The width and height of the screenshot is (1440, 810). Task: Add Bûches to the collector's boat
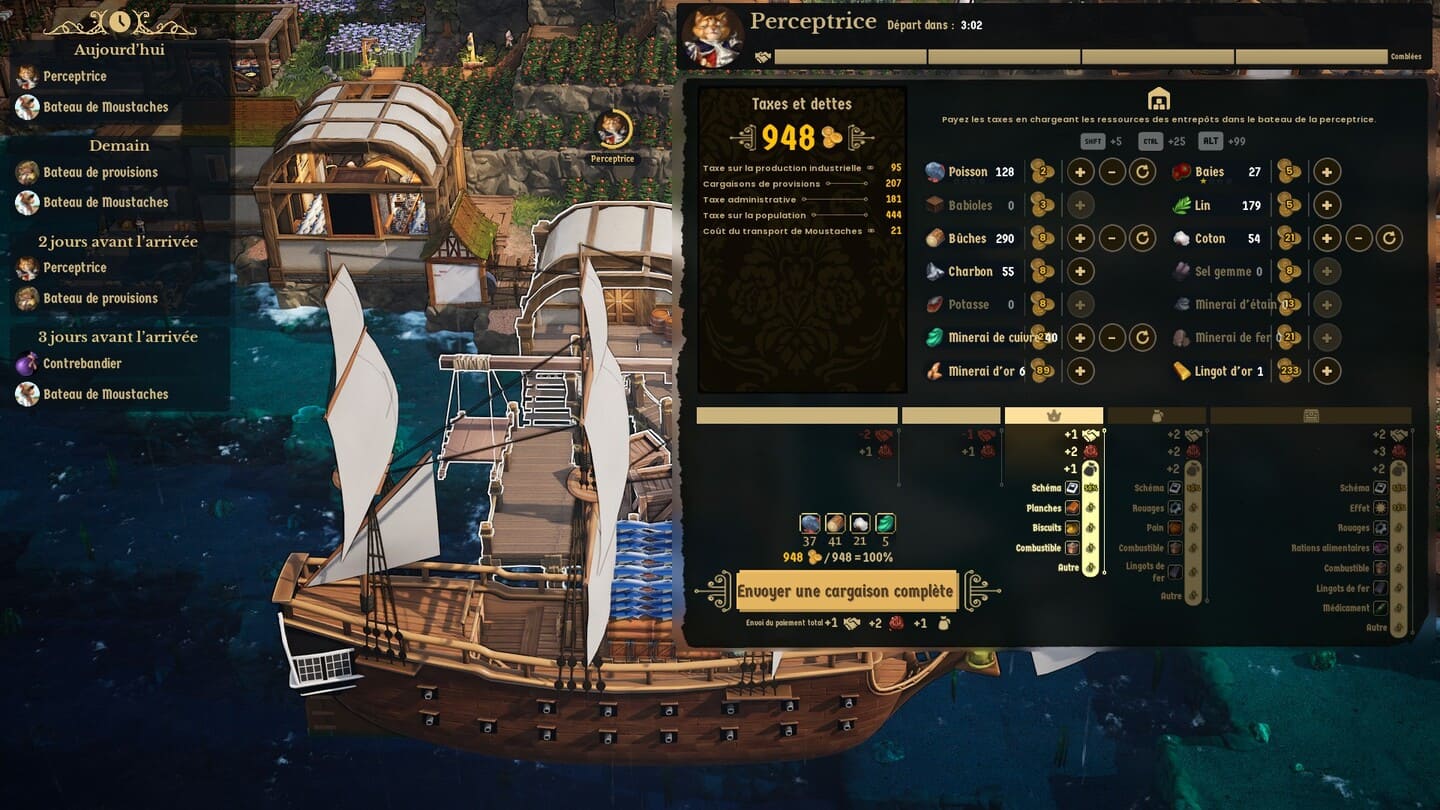pyautogui.click(x=1080, y=239)
